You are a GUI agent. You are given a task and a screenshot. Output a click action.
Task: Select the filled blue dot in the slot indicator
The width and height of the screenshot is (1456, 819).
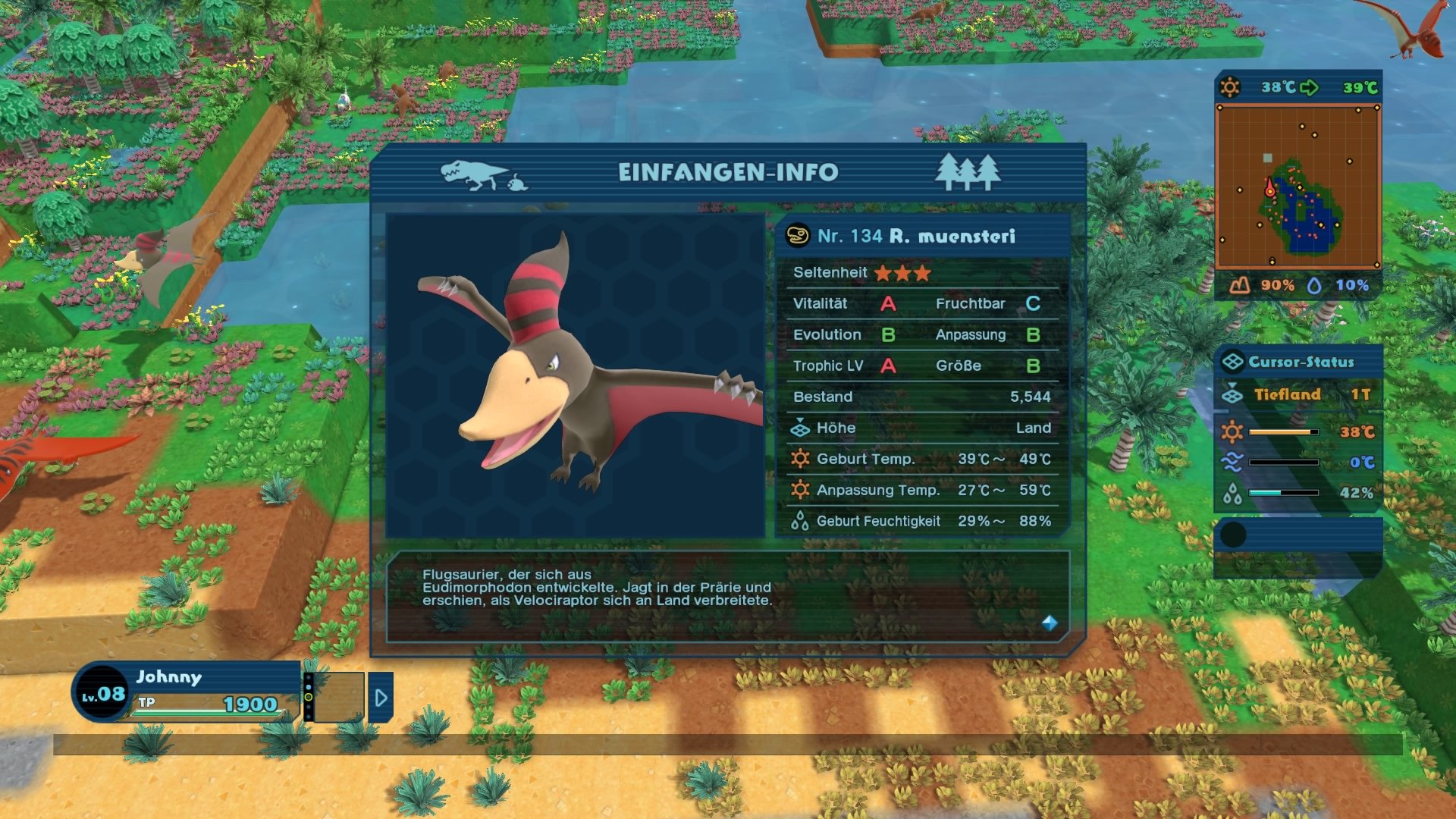[x=309, y=687]
